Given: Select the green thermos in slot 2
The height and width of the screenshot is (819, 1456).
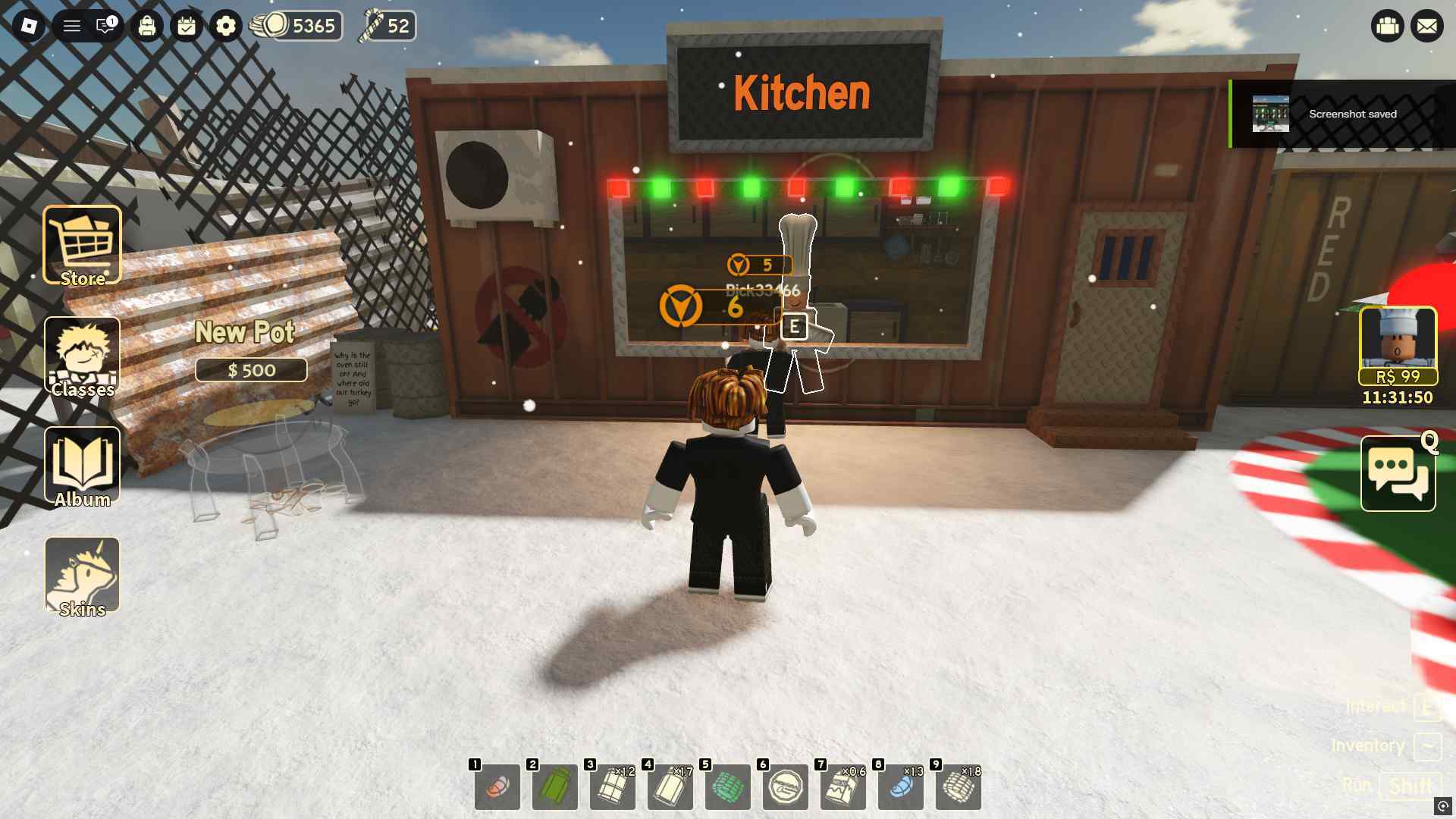Looking at the screenshot, I should (x=554, y=787).
